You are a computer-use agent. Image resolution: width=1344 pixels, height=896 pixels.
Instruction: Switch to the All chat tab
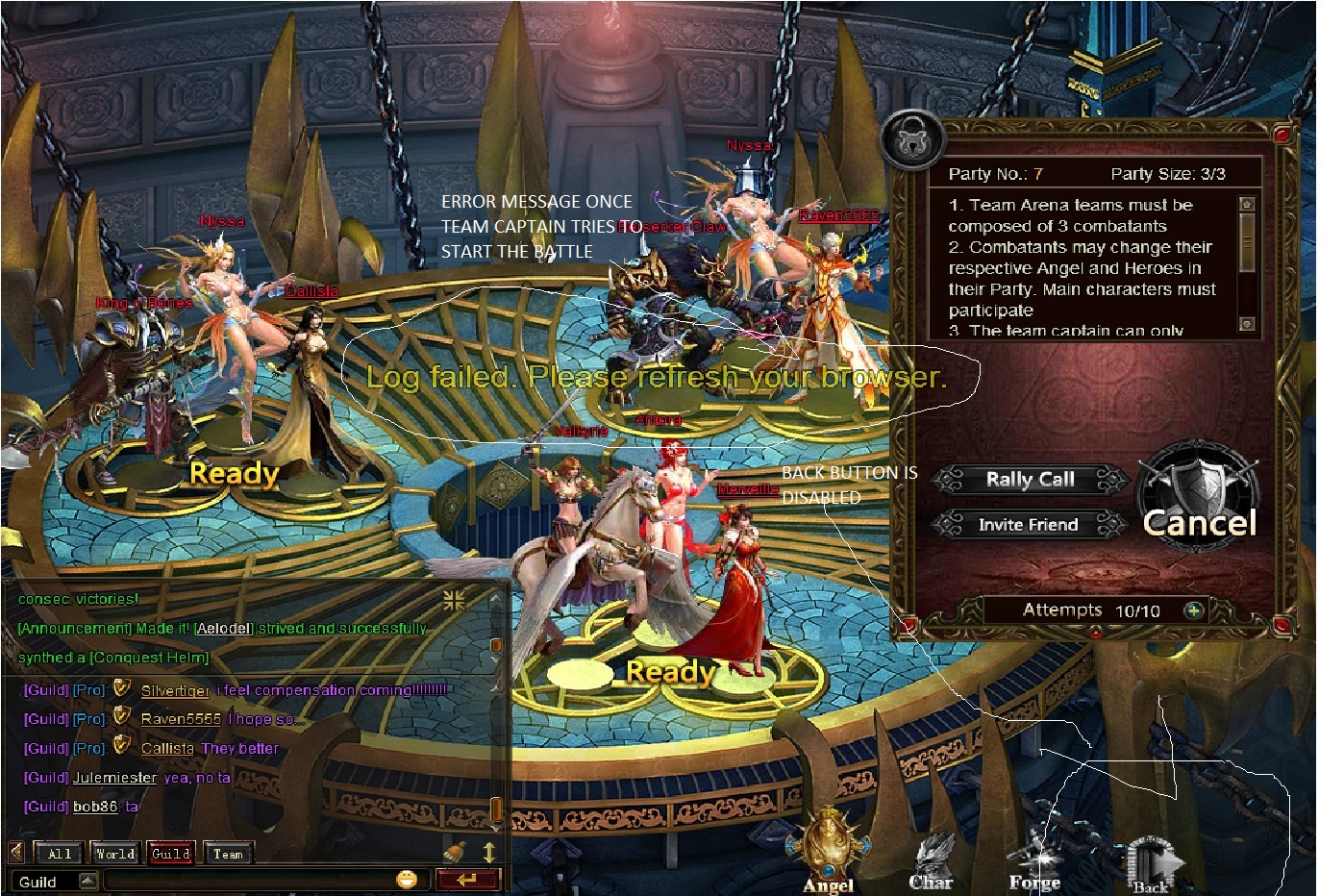tap(60, 853)
